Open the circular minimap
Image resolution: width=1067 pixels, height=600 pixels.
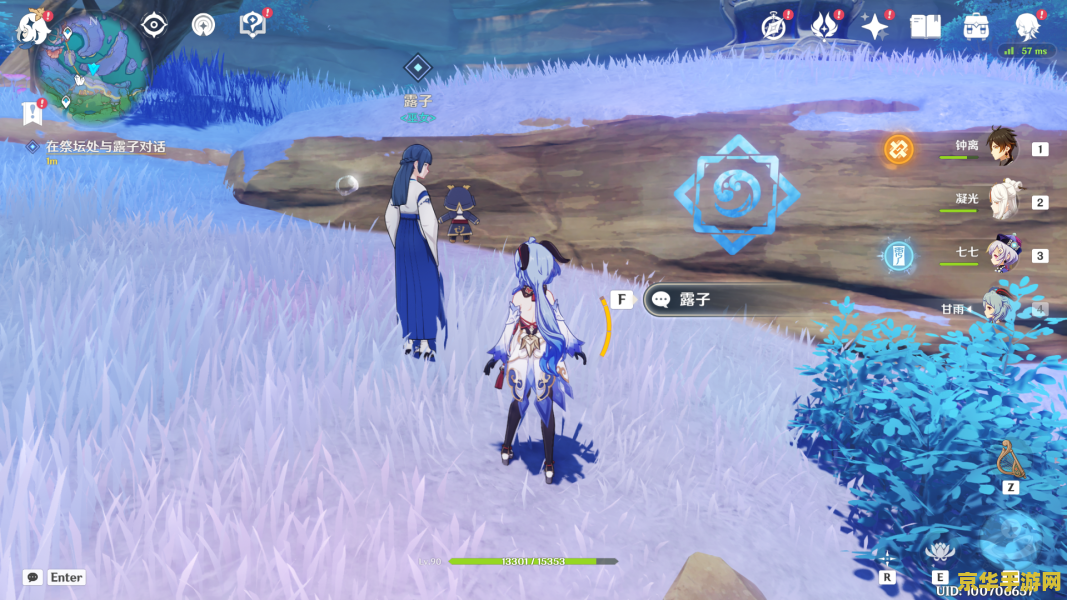[92, 67]
